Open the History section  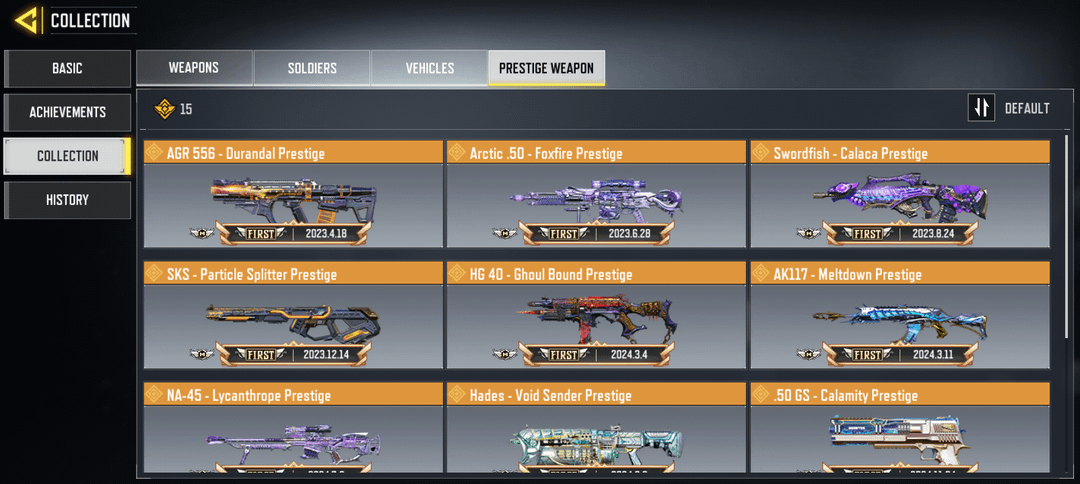coord(67,200)
